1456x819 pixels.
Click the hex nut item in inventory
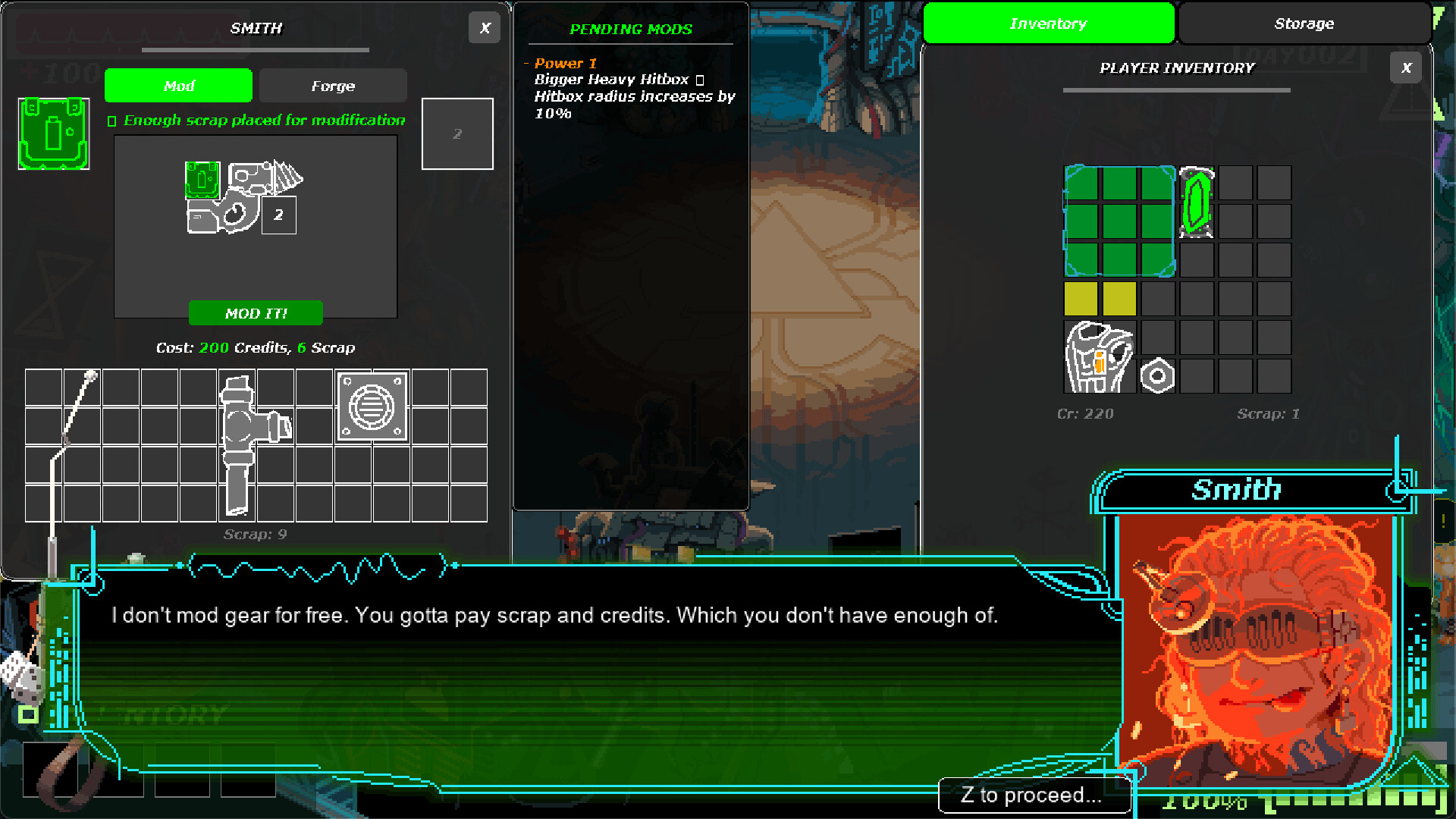1158,374
